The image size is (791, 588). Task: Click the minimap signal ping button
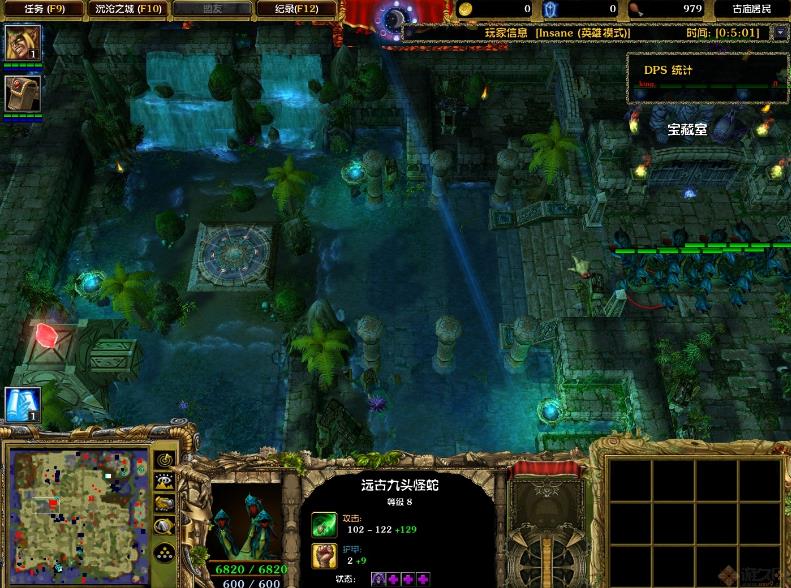pyautogui.click(x=165, y=461)
